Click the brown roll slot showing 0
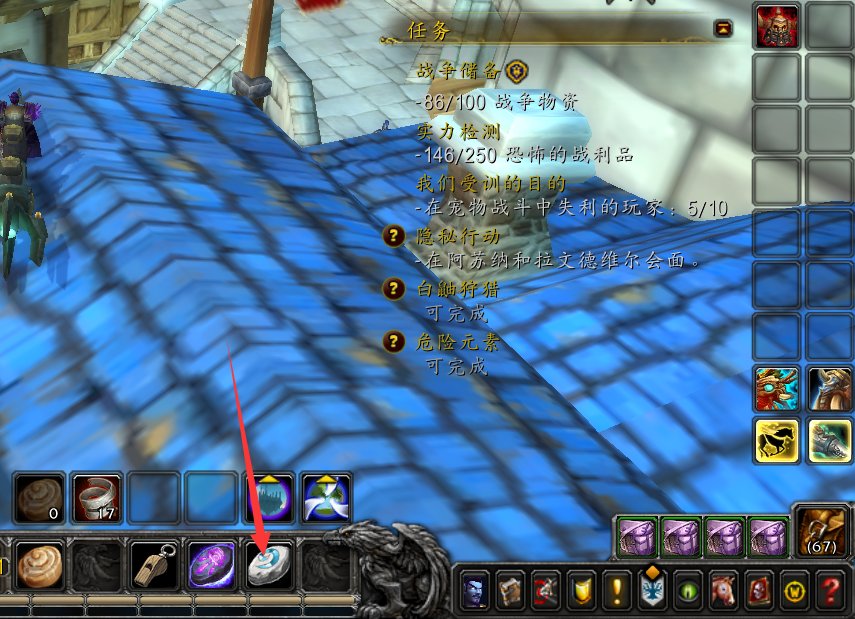Image resolution: width=855 pixels, height=619 pixels. pos(40,498)
